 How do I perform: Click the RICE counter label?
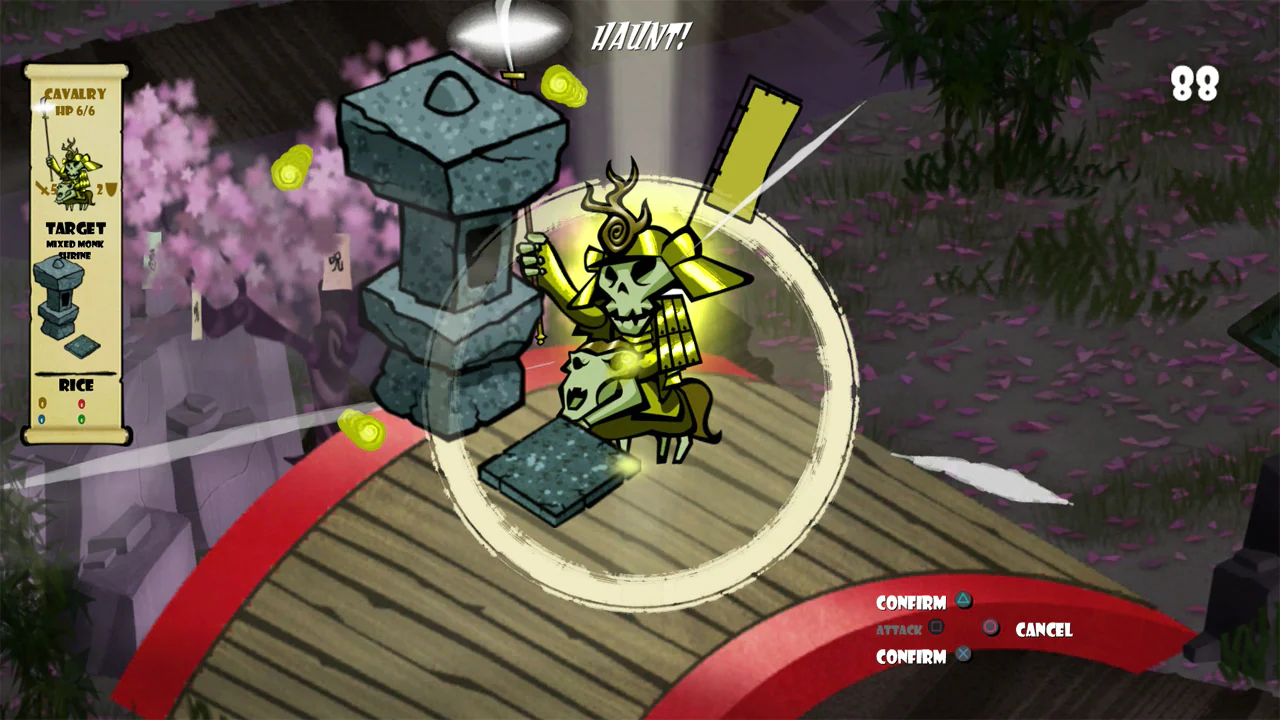(77, 385)
